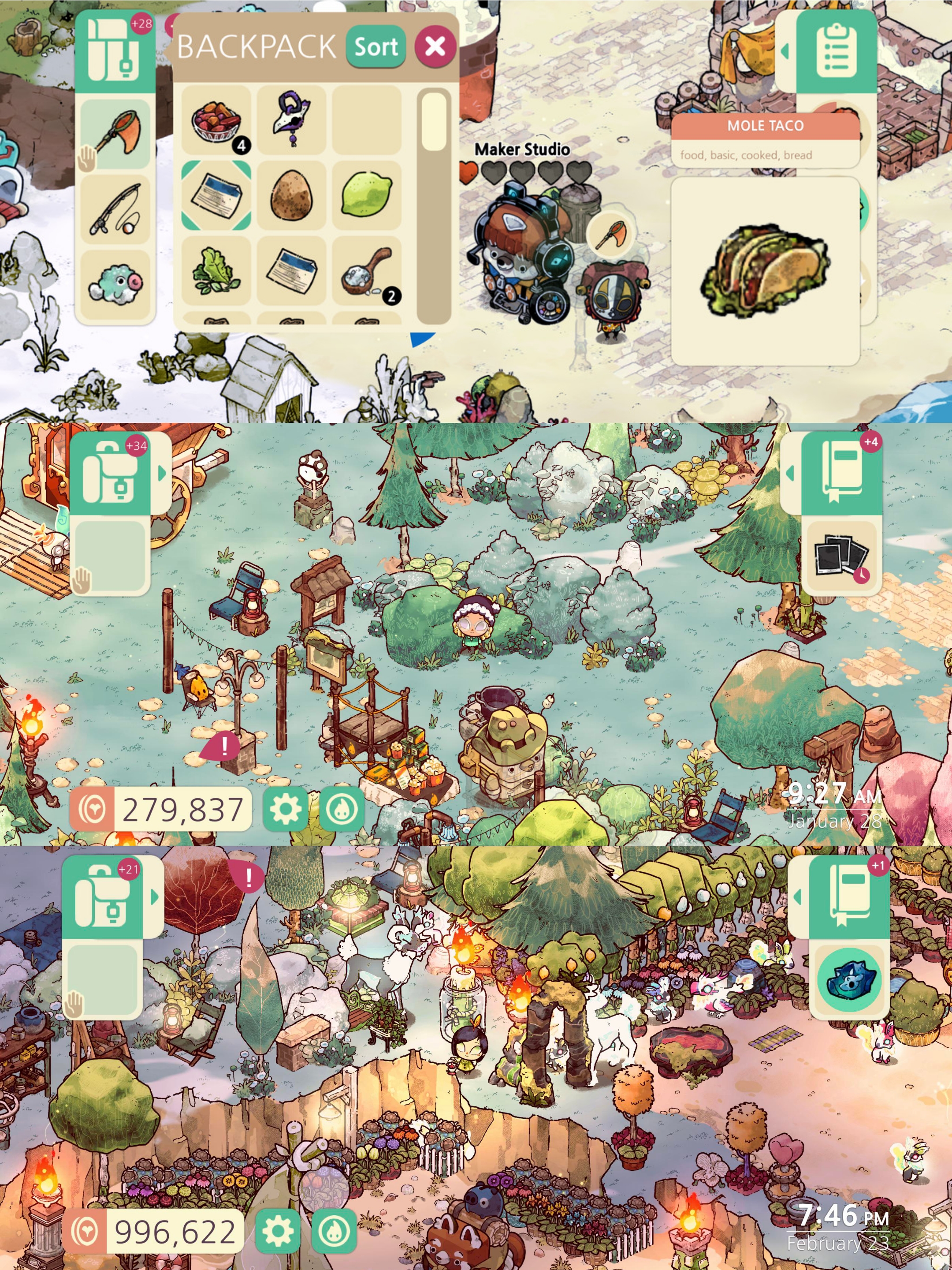This screenshot has width=952, height=1270.
Task: Open the backpack with +21 badge
Action: (103, 897)
